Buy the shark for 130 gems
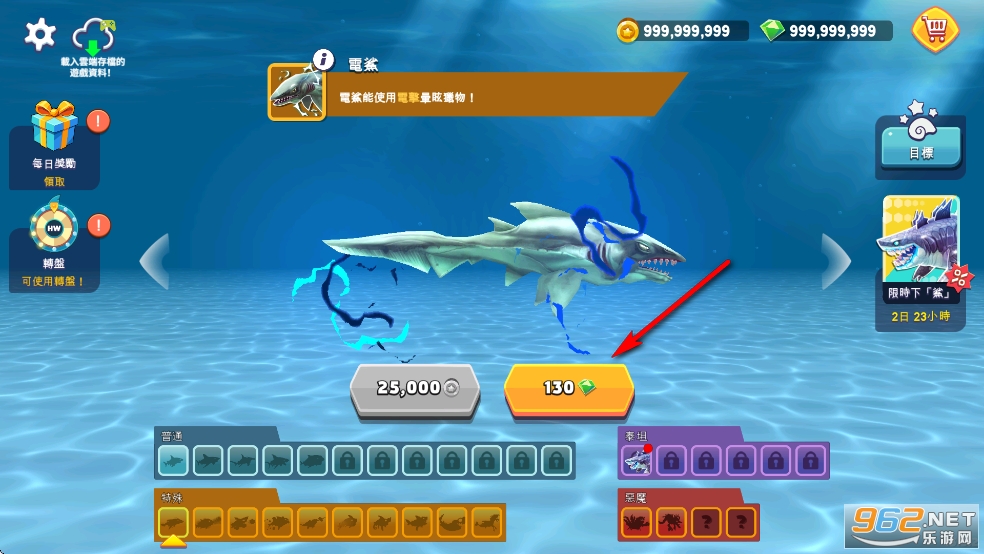984x554 pixels. [568, 388]
